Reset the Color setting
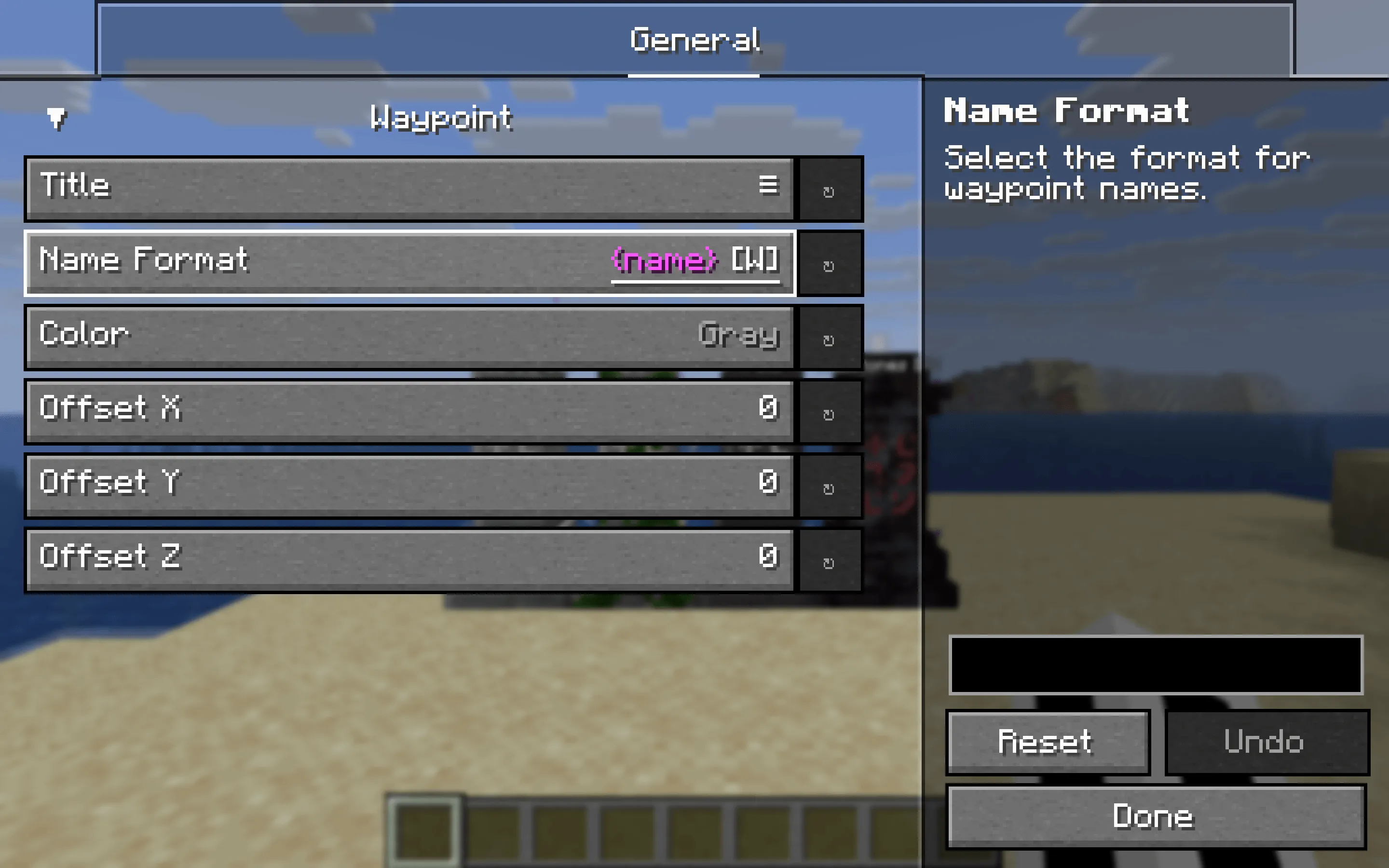Screen dimensions: 1389x868 831,338
